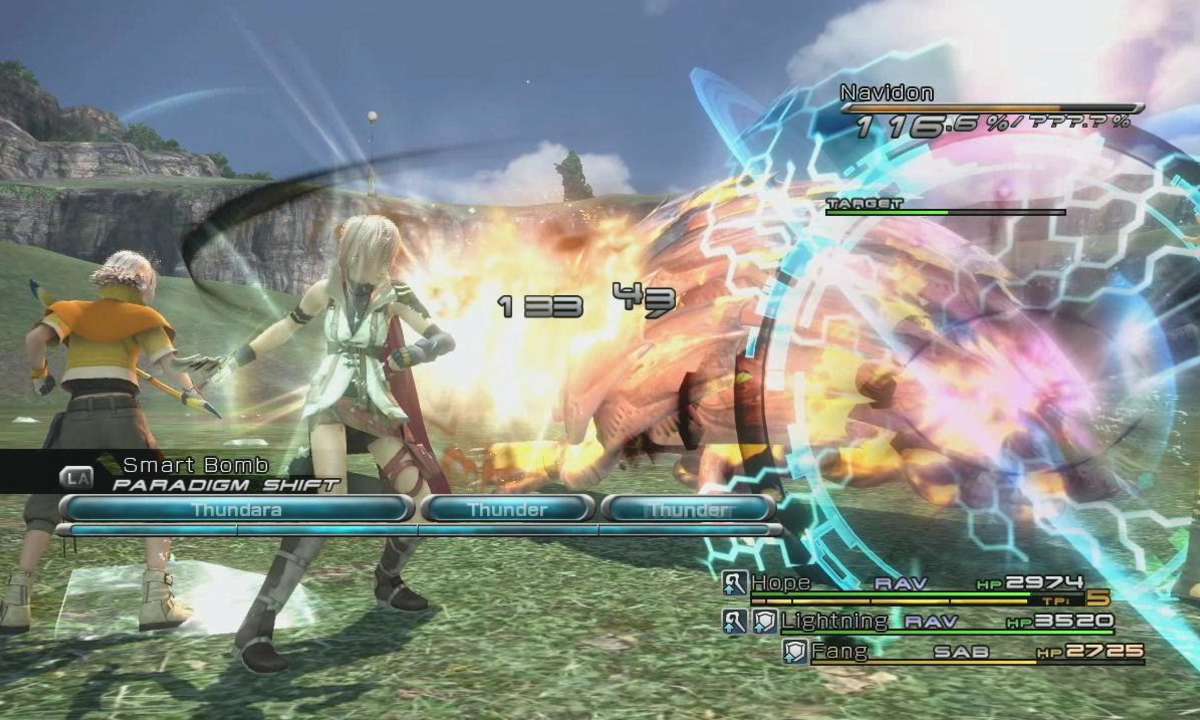
Task: Select the queued Thundara command
Action: pos(237,509)
